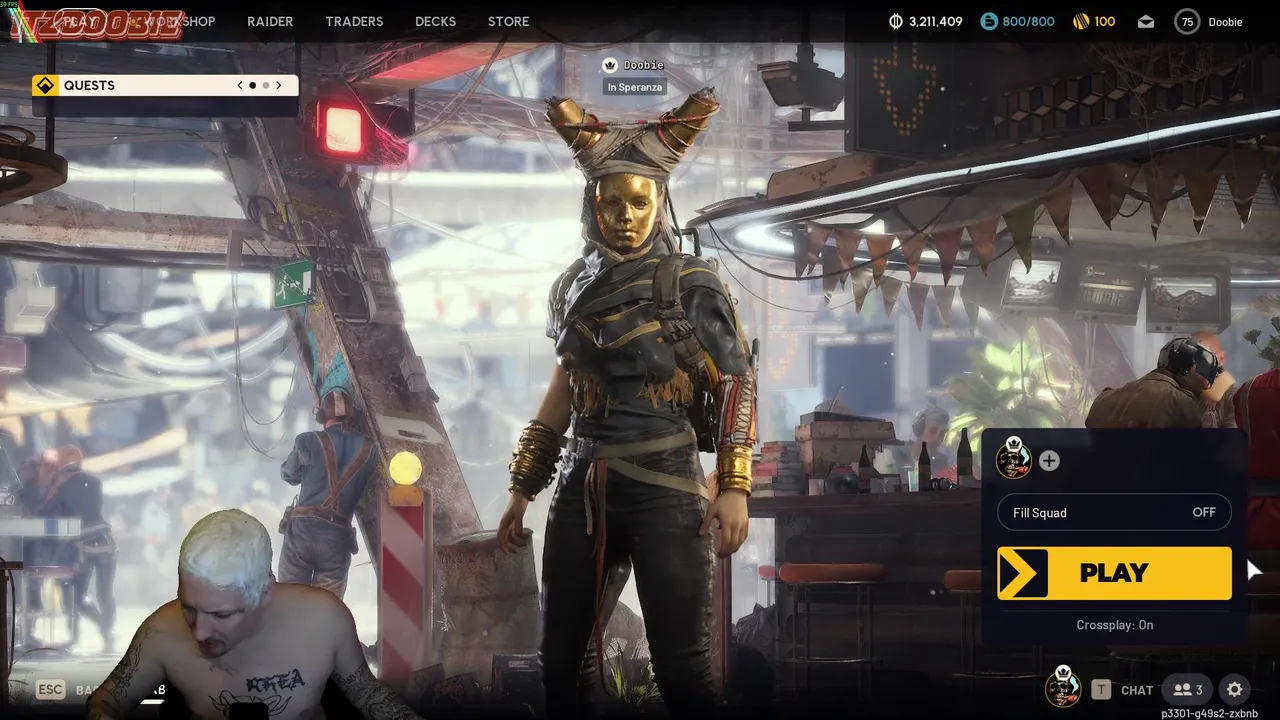Start matchmaking with the yellow PLAY button

(x=1114, y=573)
